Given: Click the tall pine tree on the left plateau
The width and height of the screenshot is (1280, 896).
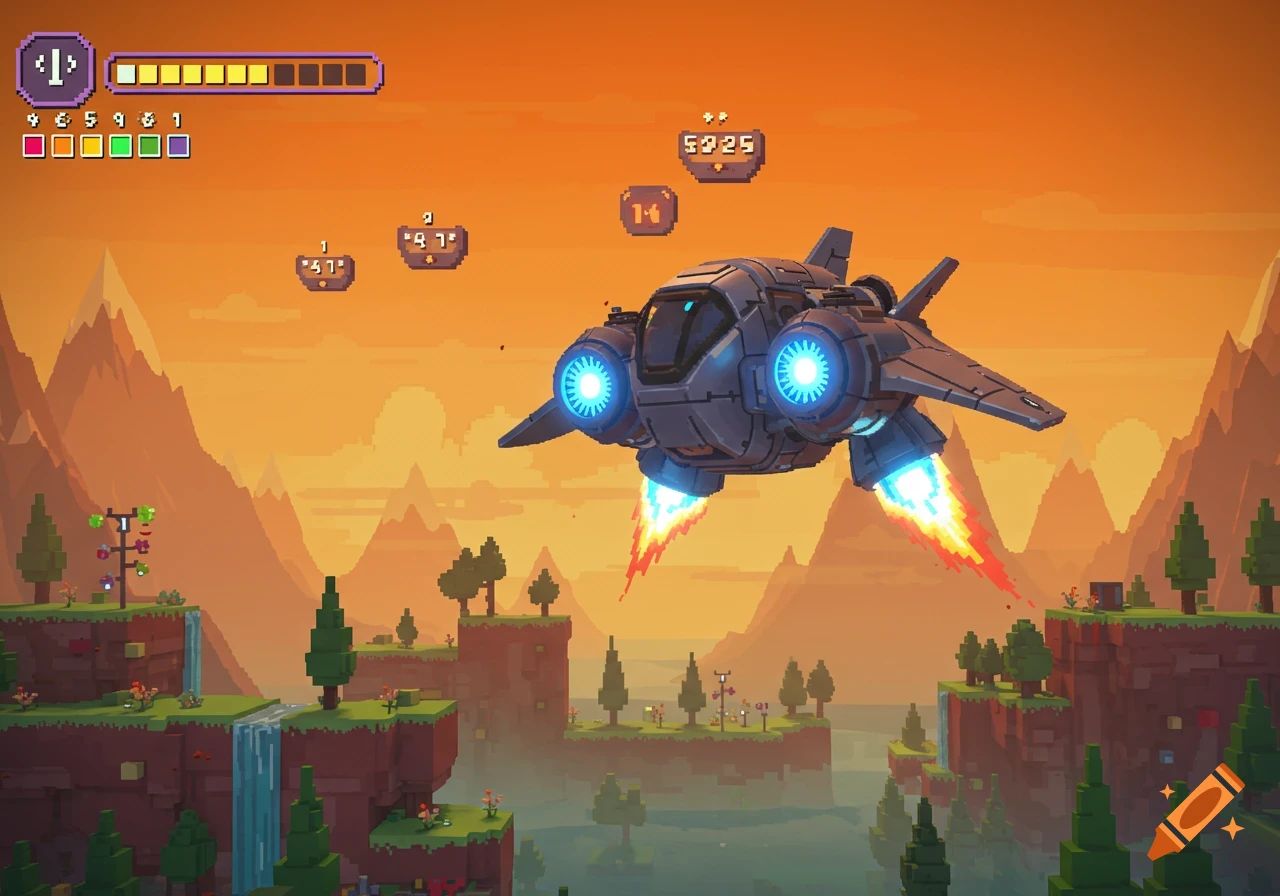Looking at the screenshot, I should pos(330,640).
